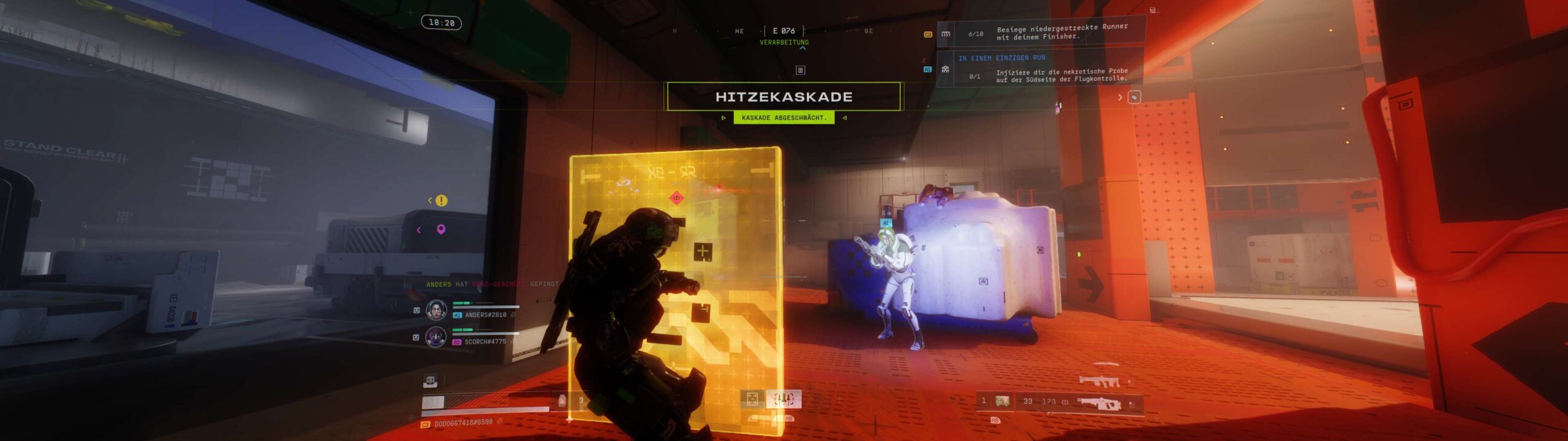Select the finisher objective tracker entry
Viewport: 1568px width, 441px height.
point(1041,32)
